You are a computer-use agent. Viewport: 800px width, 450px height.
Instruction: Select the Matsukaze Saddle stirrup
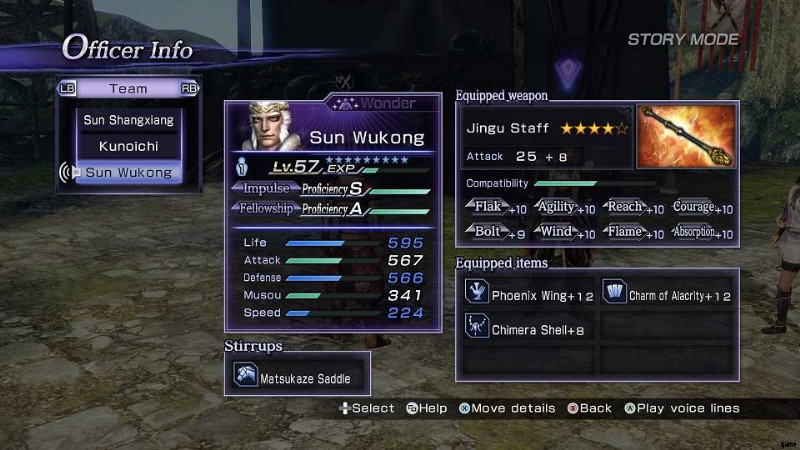click(297, 378)
